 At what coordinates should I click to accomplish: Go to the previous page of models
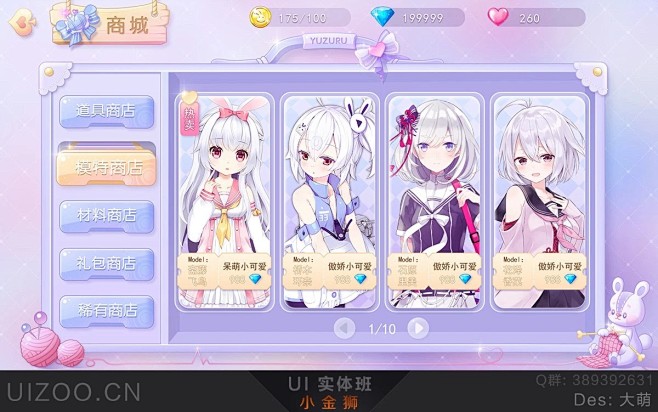tap(345, 328)
